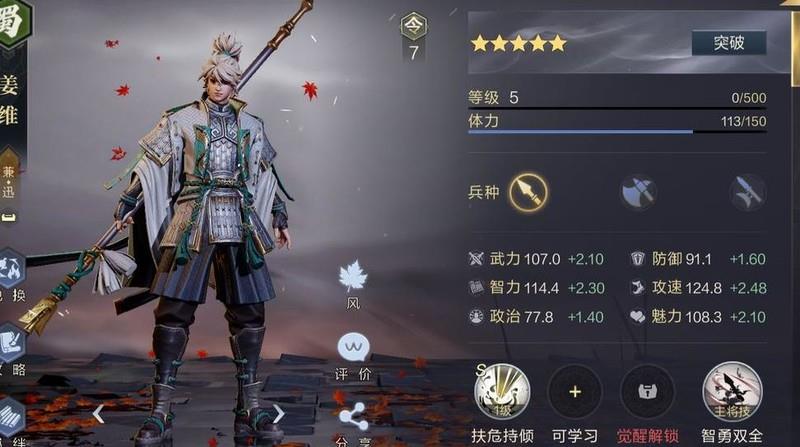Open the 可学习 learnable skill slot

[575, 390]
